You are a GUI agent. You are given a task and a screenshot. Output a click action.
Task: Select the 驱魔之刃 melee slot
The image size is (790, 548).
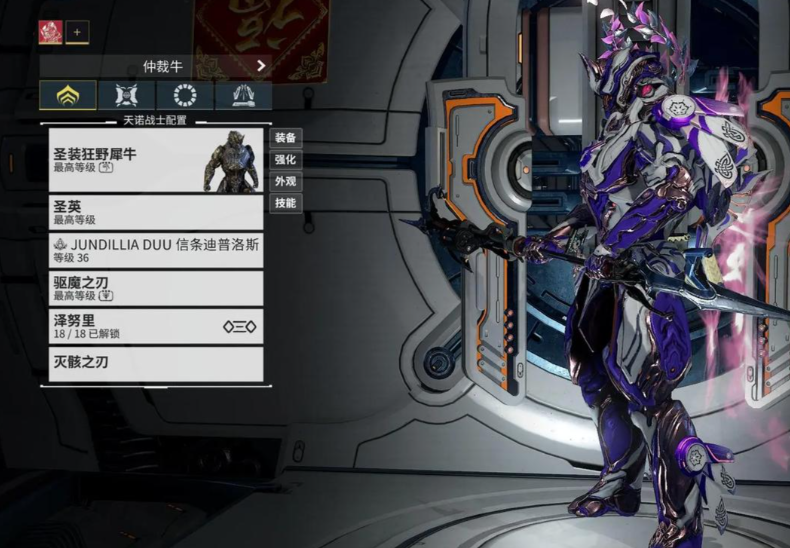click(x=155, y=288)
